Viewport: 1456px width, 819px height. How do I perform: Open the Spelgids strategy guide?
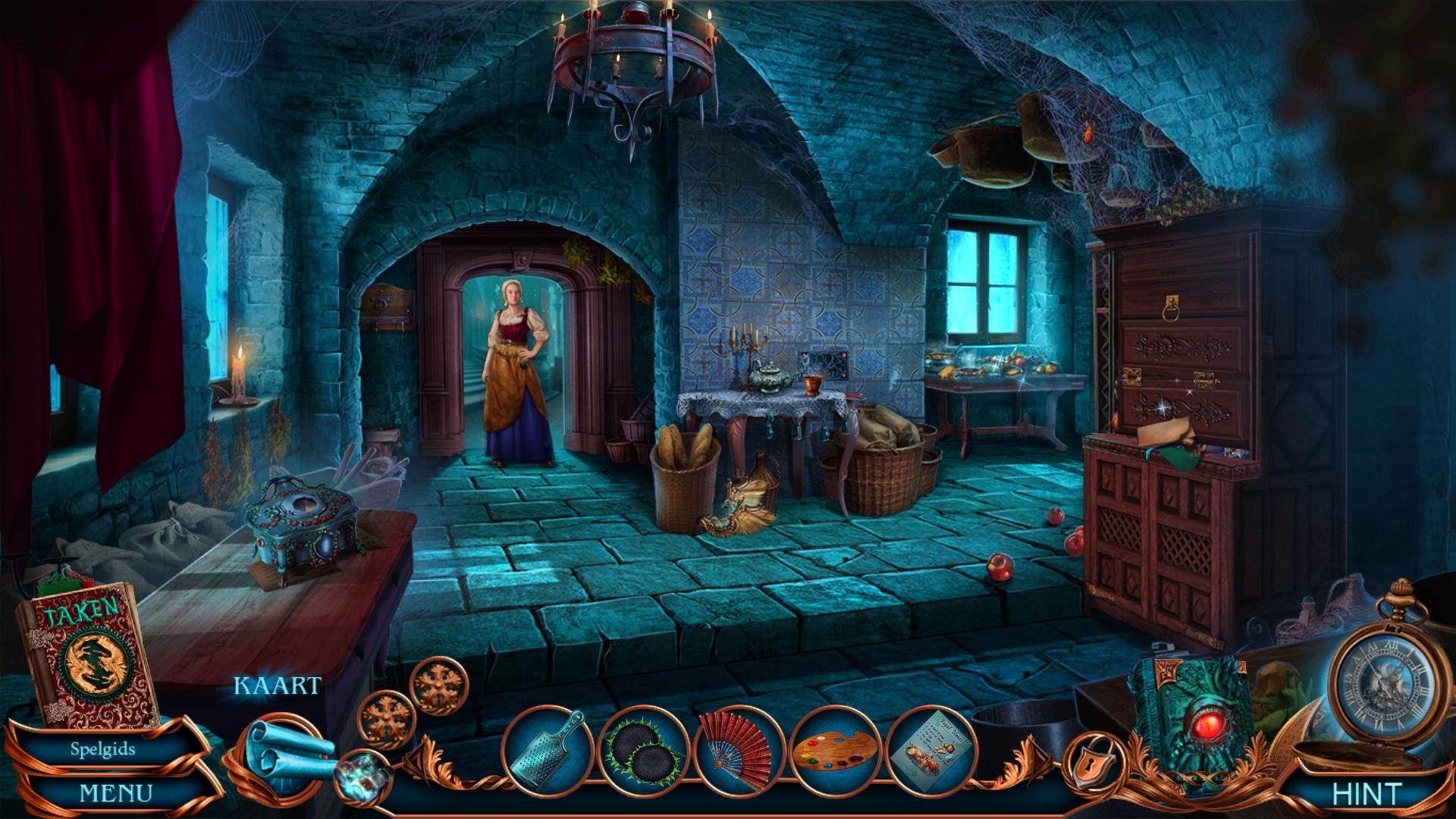pos(103,749)
